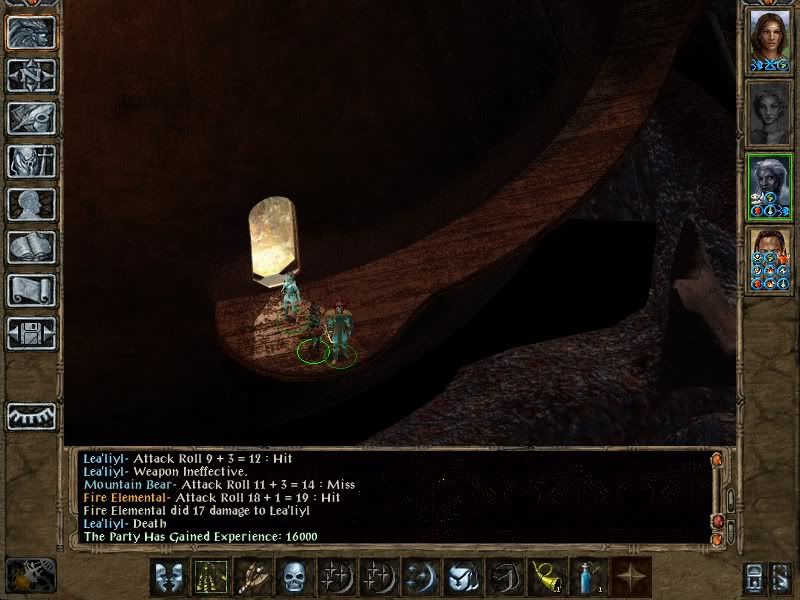The width and height of the screenshot is (800, 600).
Task: Select the bottom portrait covered in status icons
Action: [769, 259]
